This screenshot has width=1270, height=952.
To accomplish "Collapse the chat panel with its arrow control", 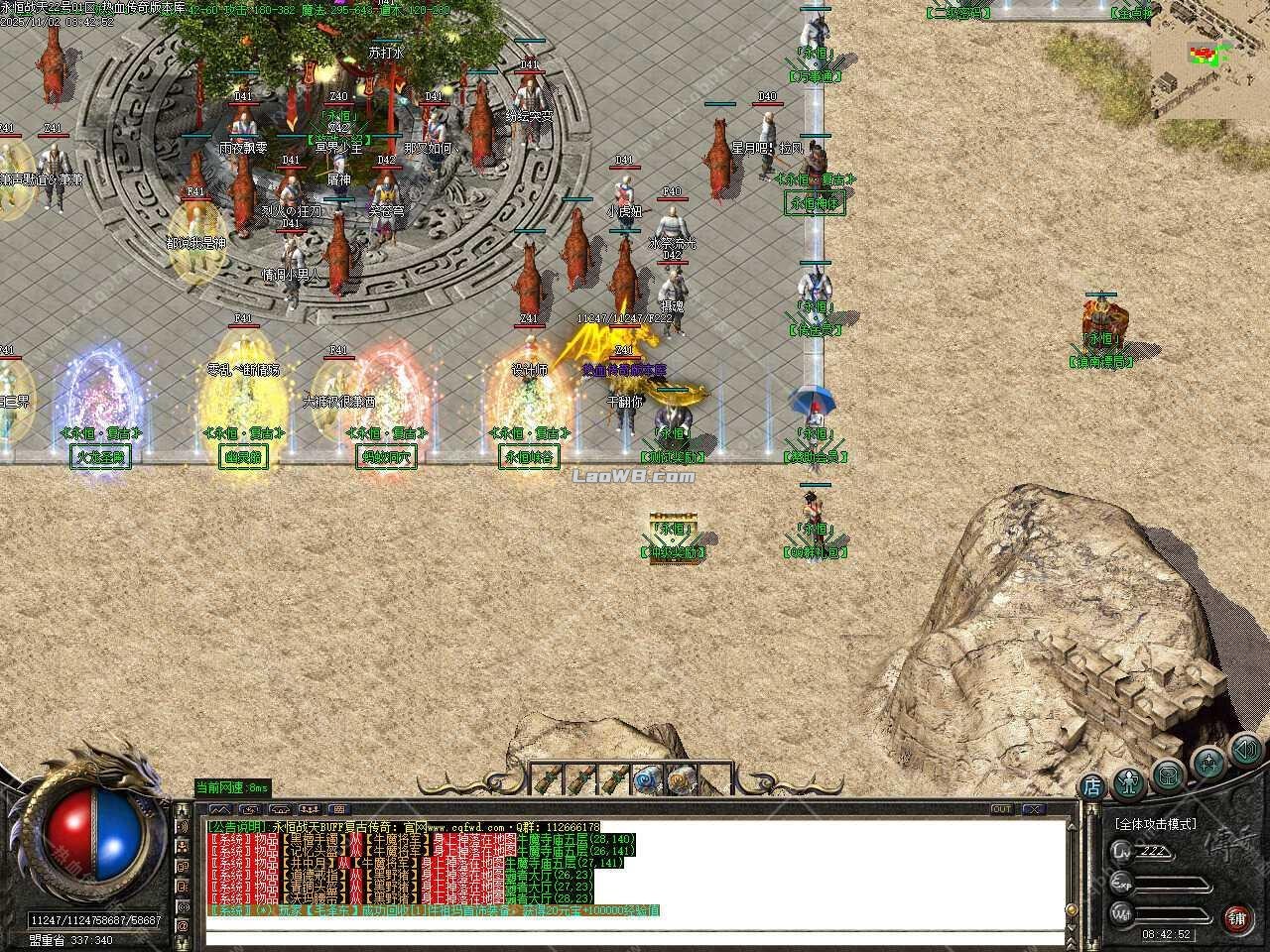I will pyautogui.click(x=1035, y=809).
